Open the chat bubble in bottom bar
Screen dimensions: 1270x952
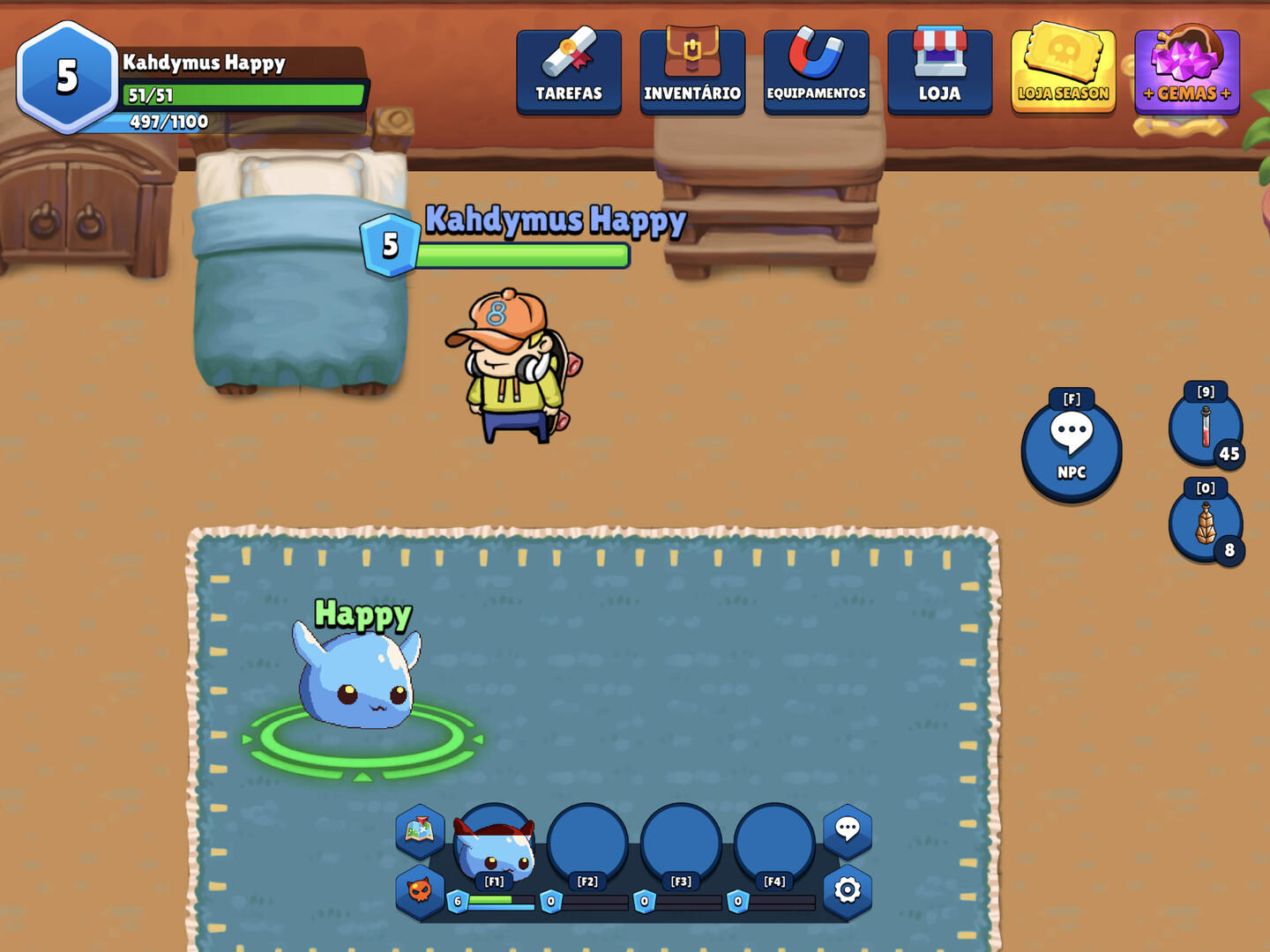[x=848, y=832]
